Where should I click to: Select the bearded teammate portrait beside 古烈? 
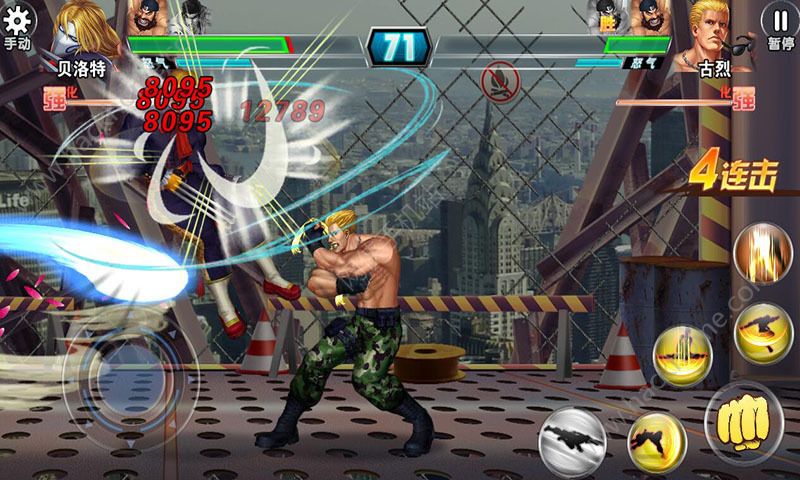point(648,16)
